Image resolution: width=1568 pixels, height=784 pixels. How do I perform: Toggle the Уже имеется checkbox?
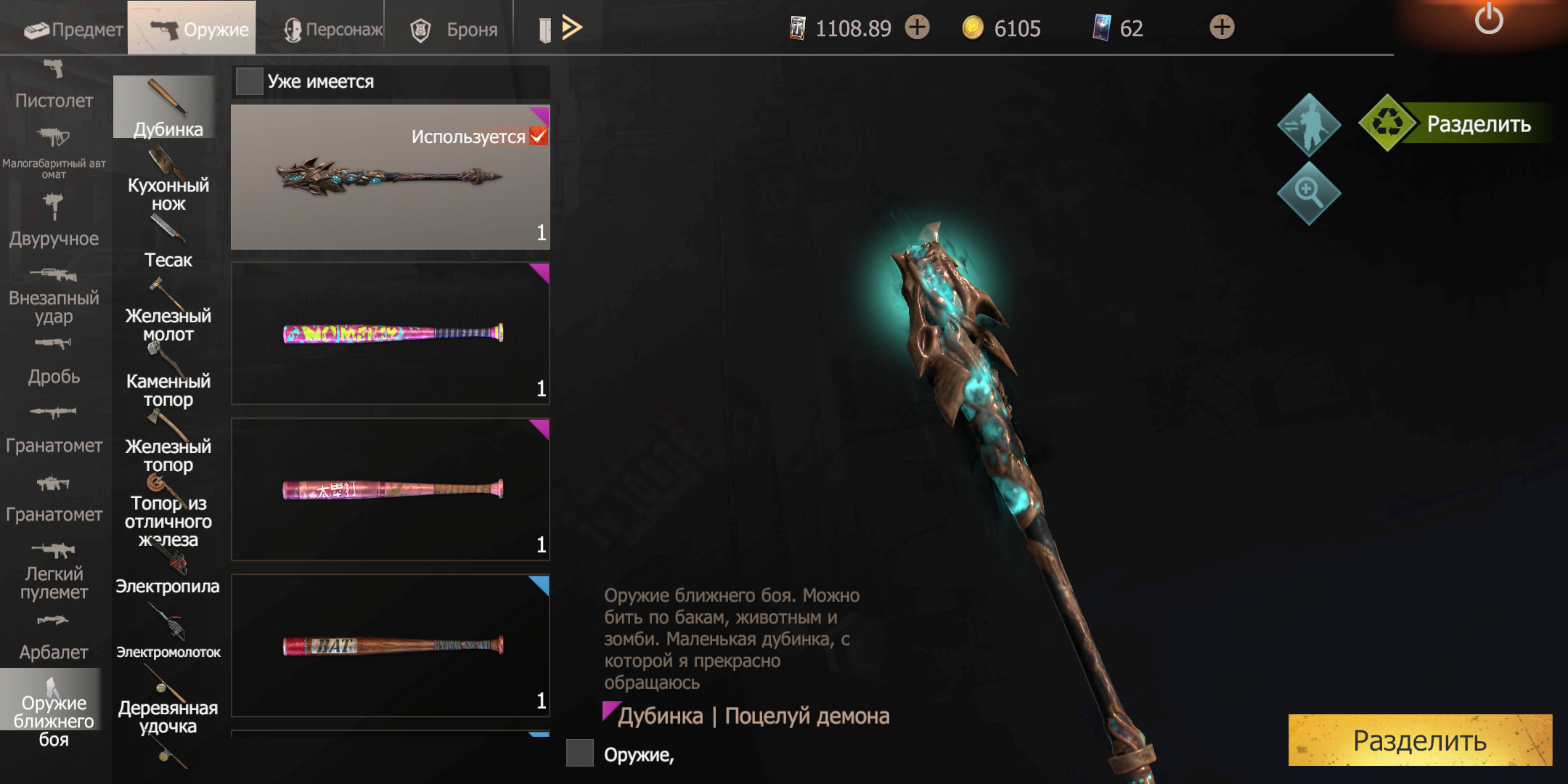coord(250,81)
